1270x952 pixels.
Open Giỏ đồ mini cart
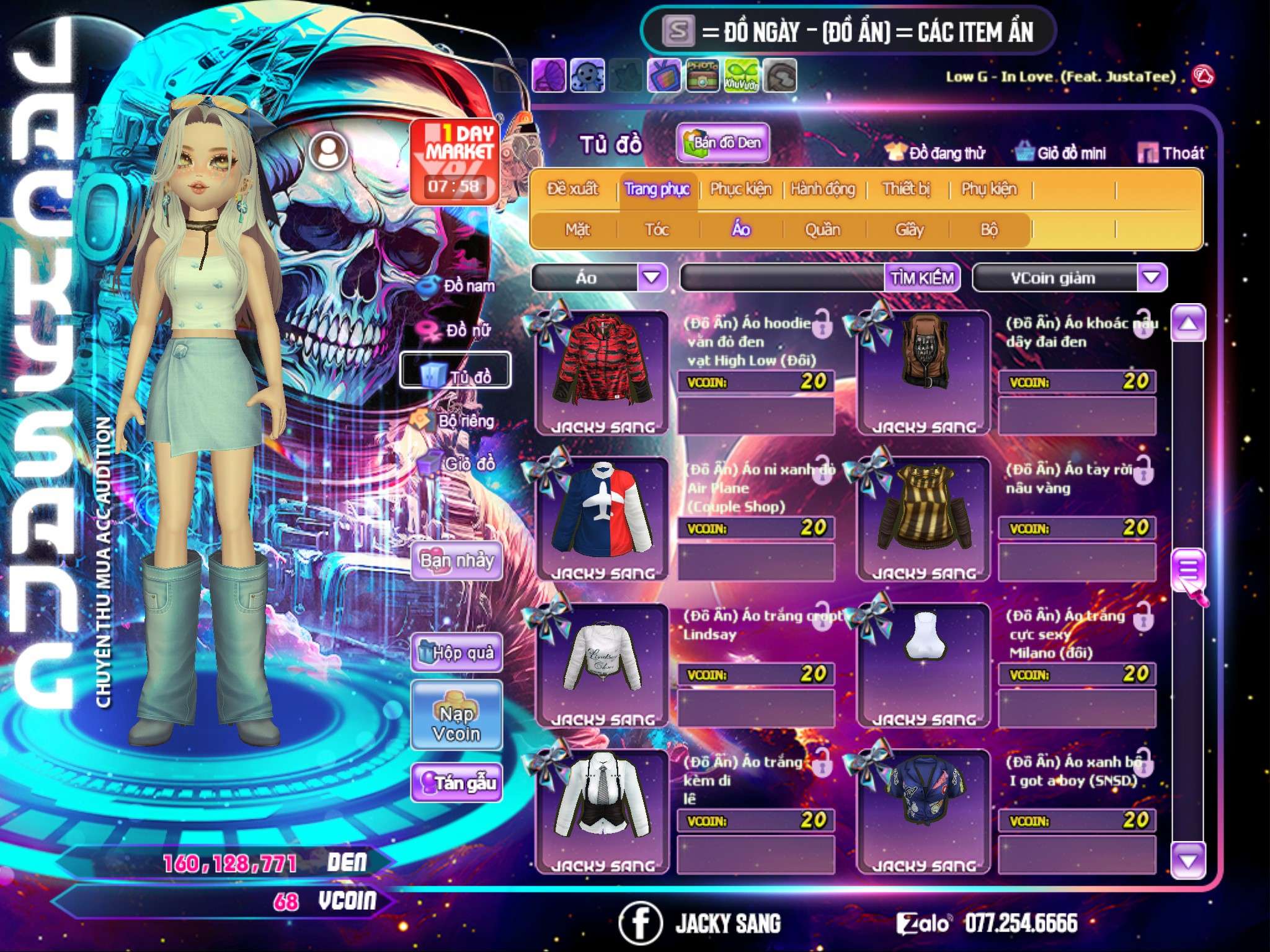coord(1061,153)
